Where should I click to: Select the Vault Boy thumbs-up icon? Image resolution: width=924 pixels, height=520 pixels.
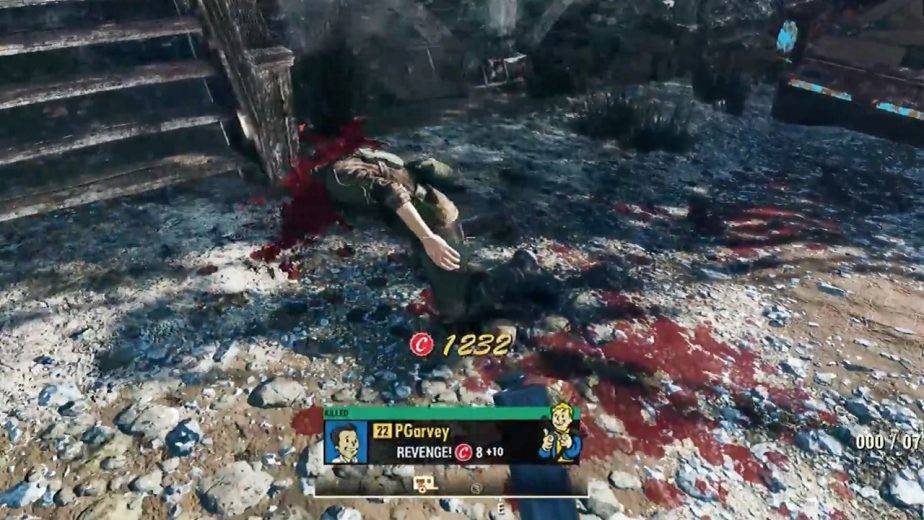(559, 434)
